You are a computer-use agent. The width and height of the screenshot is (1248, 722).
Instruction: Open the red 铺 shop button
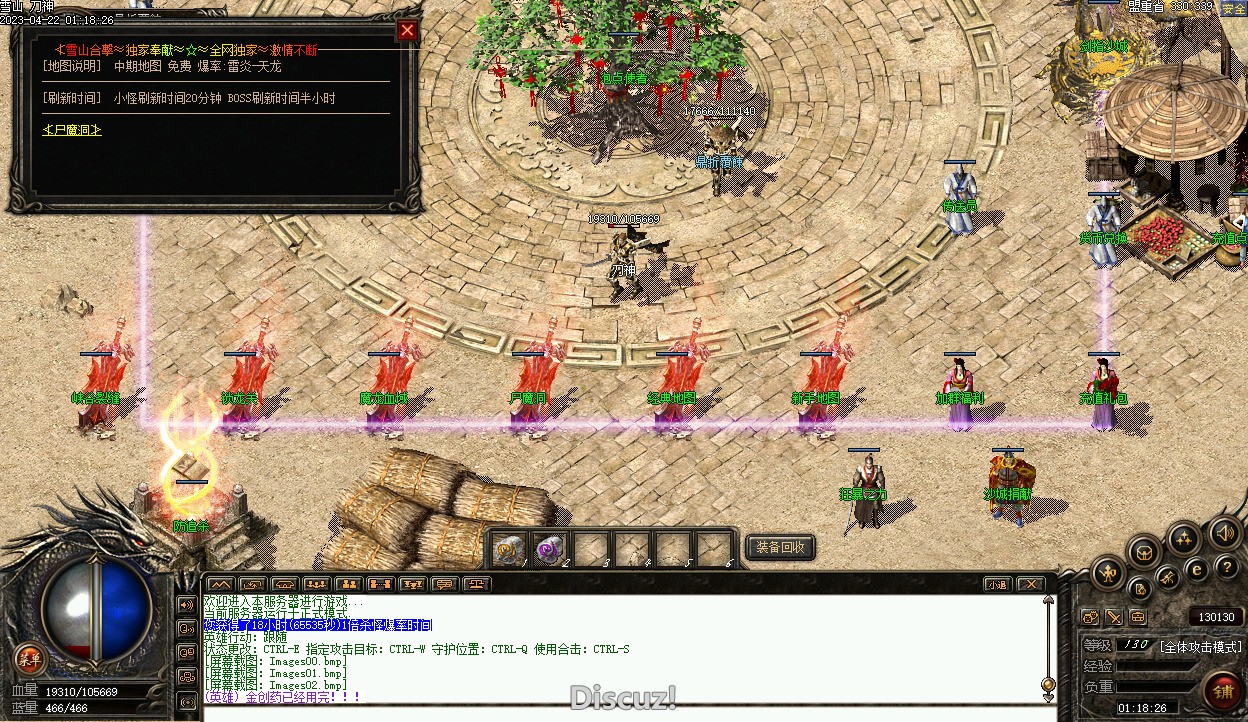[x=1222, y=689]
